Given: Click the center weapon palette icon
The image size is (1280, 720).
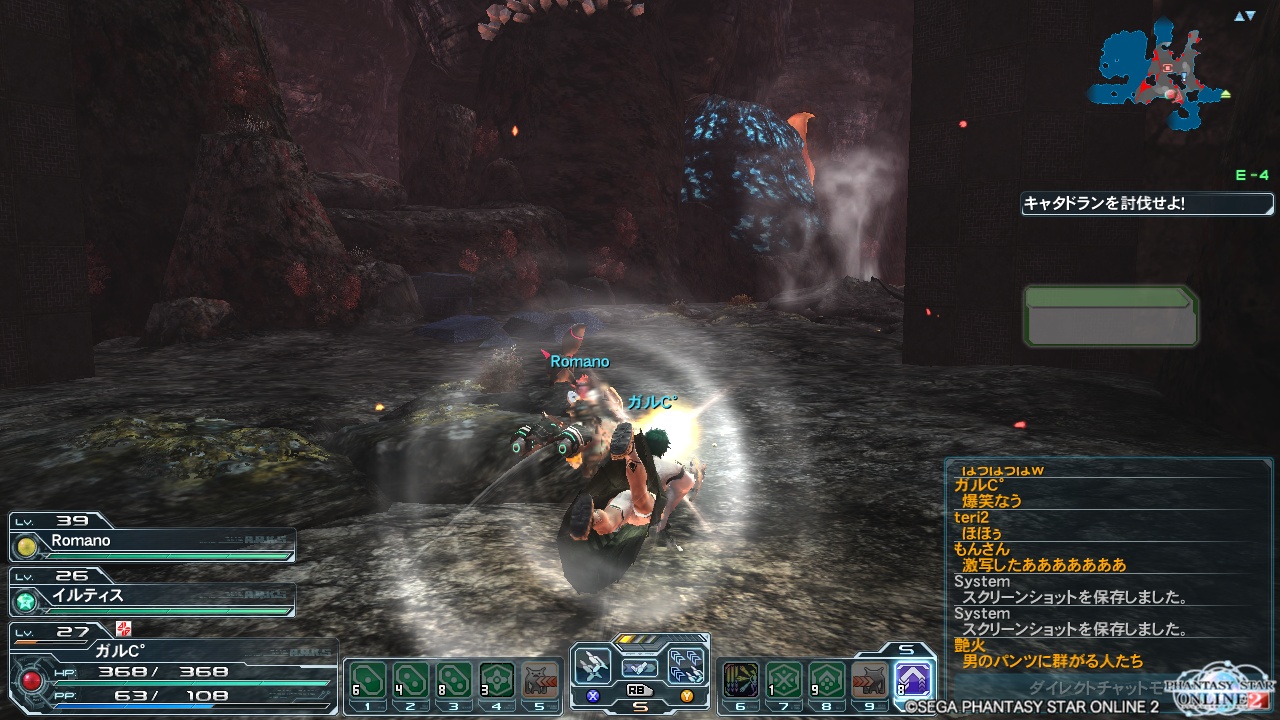Looking at the screenshot, I should (x=640, y=667).
